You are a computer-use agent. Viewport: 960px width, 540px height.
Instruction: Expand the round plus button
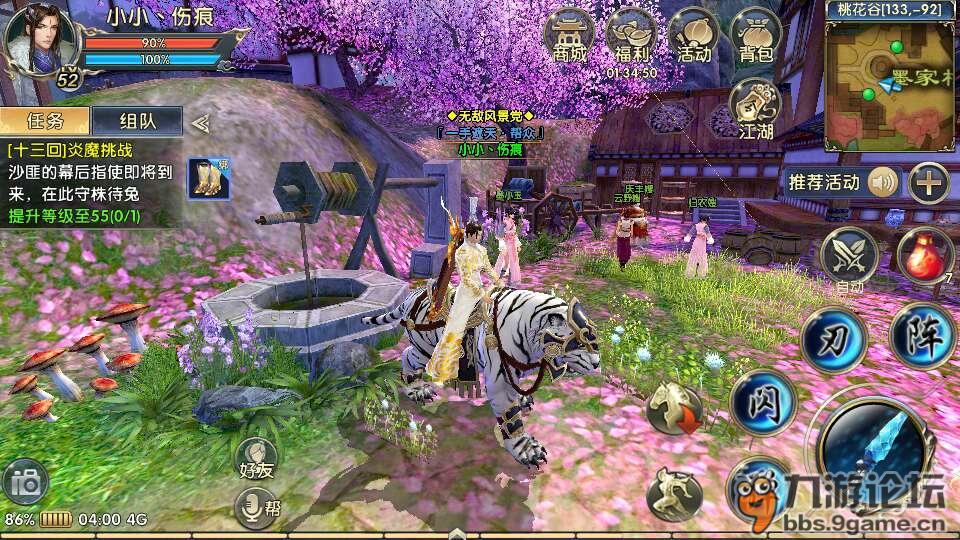[929, 182]
